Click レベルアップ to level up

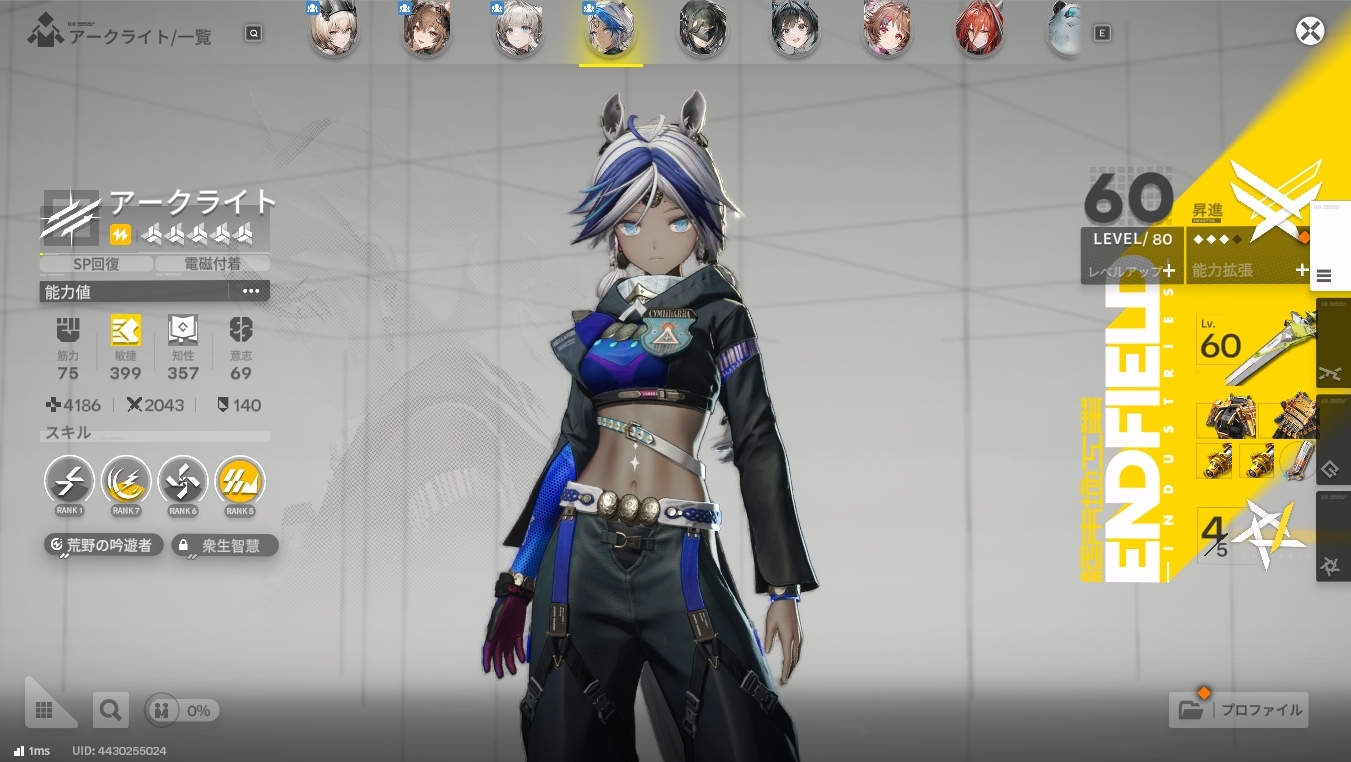[1132, 270]
